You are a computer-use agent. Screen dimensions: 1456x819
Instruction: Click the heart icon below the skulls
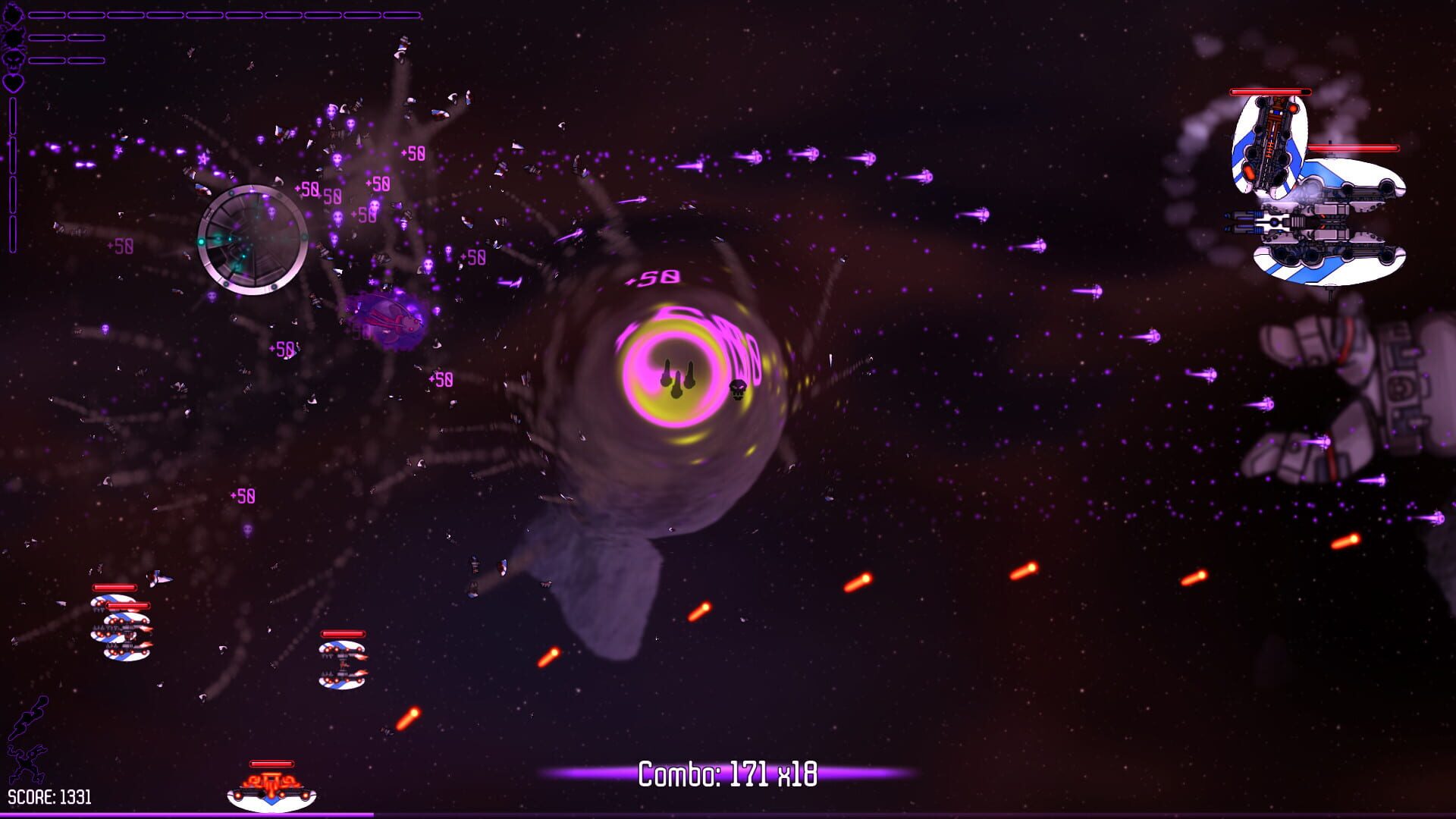12,82
